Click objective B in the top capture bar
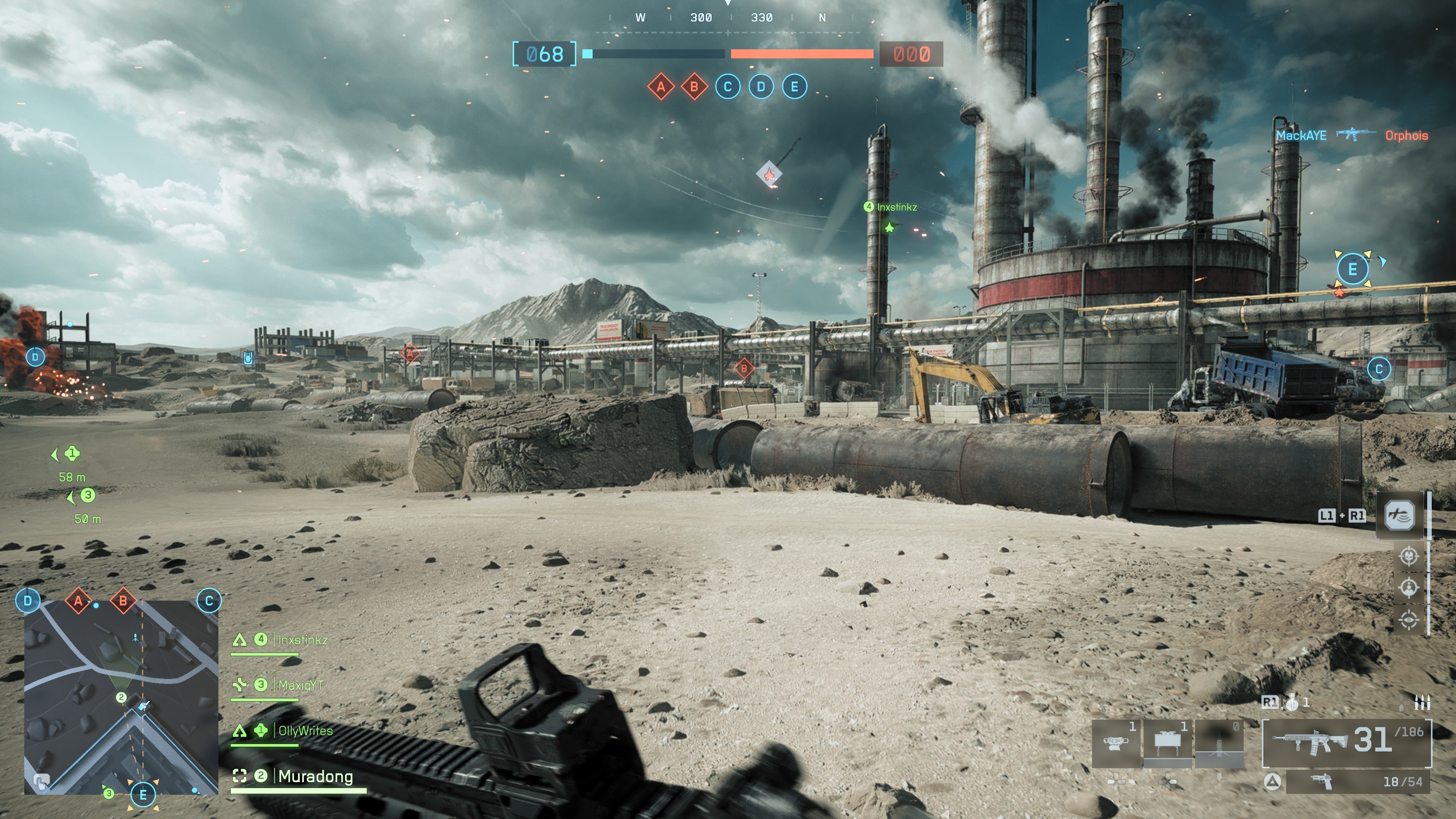 tap(694, 87)
